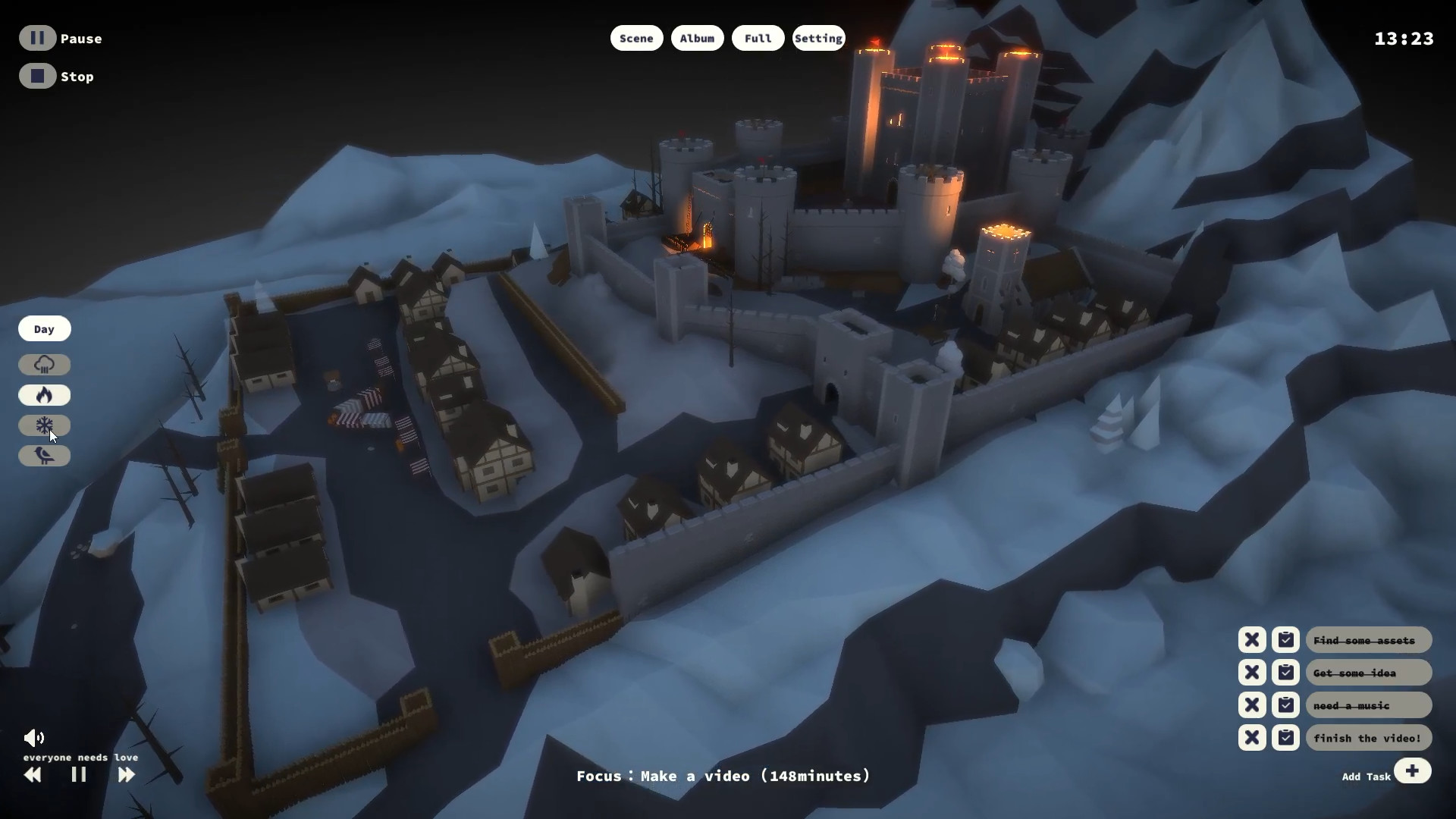This screenshot has height=819, width=1456.
Task: Toggle the fire ambience icon
Action: [44, 395]
